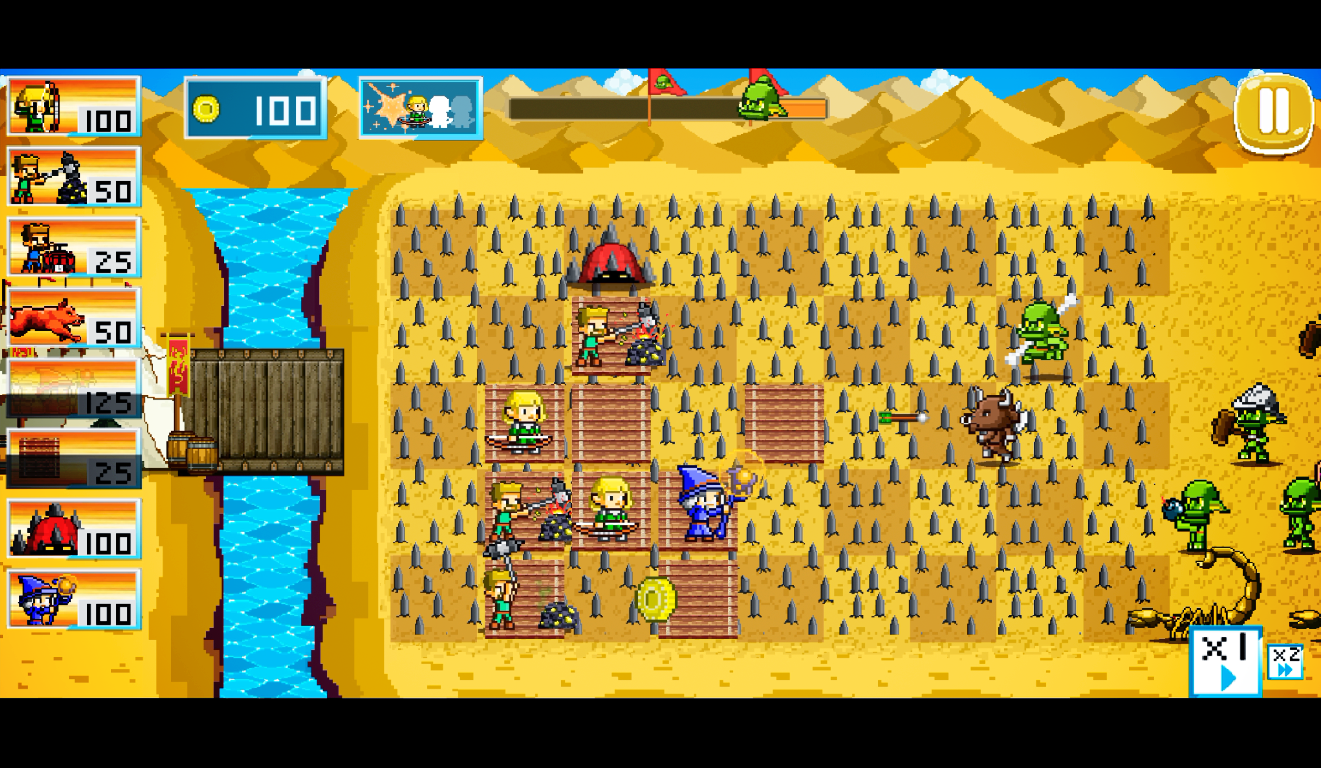The width and height of the screenshot is (1321, 768).
Task: Select the dimmed wooden barricade card
Action: (x=73, y=458)
